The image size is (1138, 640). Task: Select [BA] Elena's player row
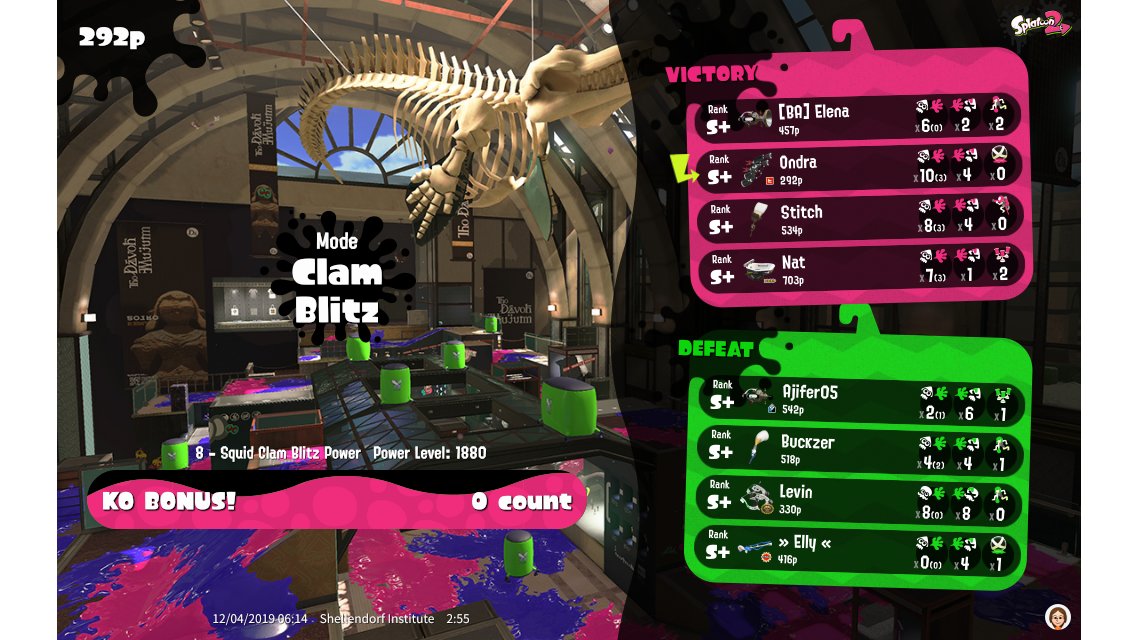click(860, 118)
